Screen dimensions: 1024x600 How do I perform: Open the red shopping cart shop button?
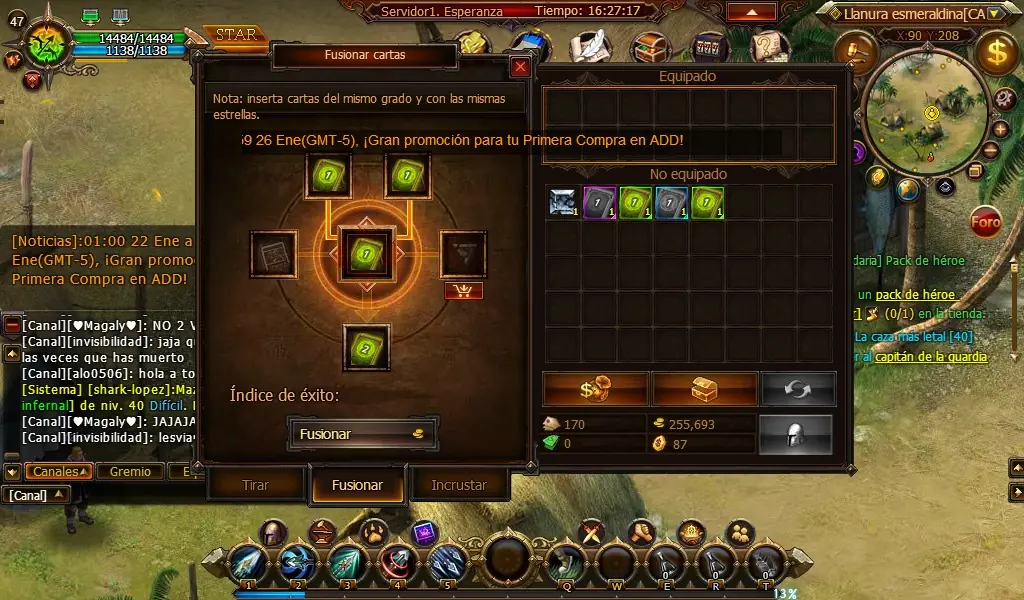tap(463, 291)
